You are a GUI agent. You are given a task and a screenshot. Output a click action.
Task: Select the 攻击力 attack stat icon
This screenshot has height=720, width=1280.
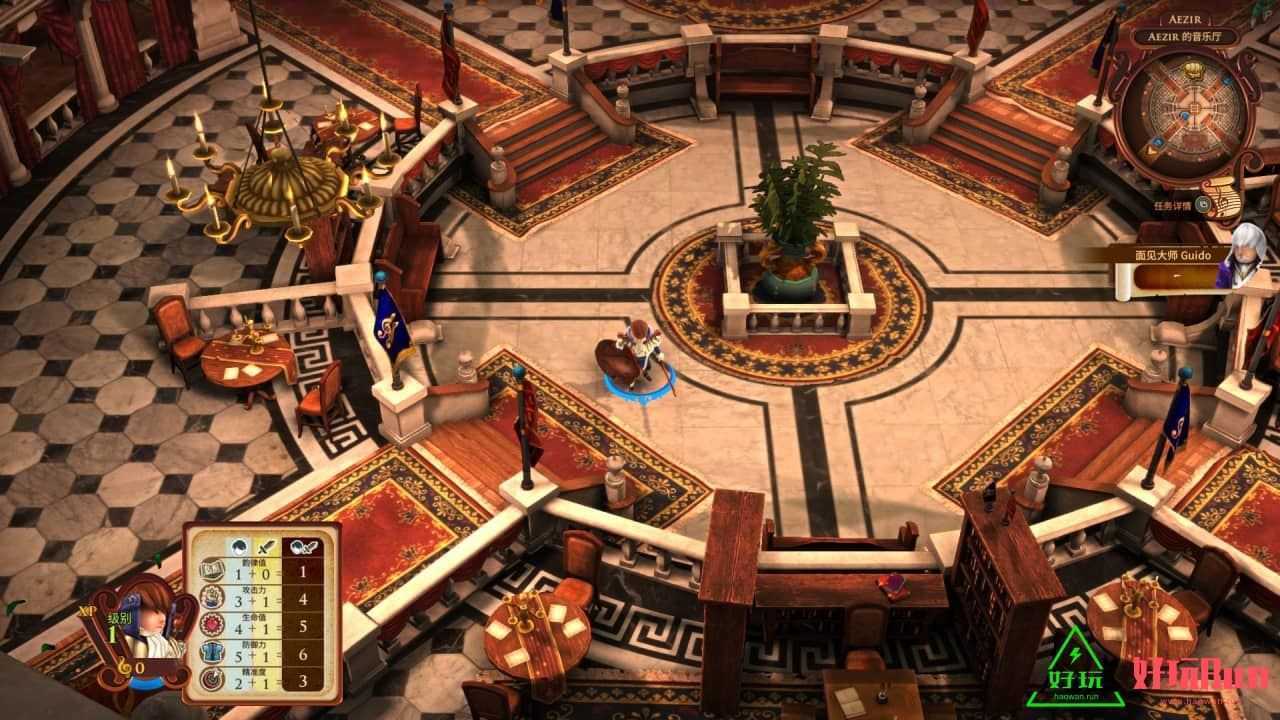pyautogui.click(x=212, y=600)
